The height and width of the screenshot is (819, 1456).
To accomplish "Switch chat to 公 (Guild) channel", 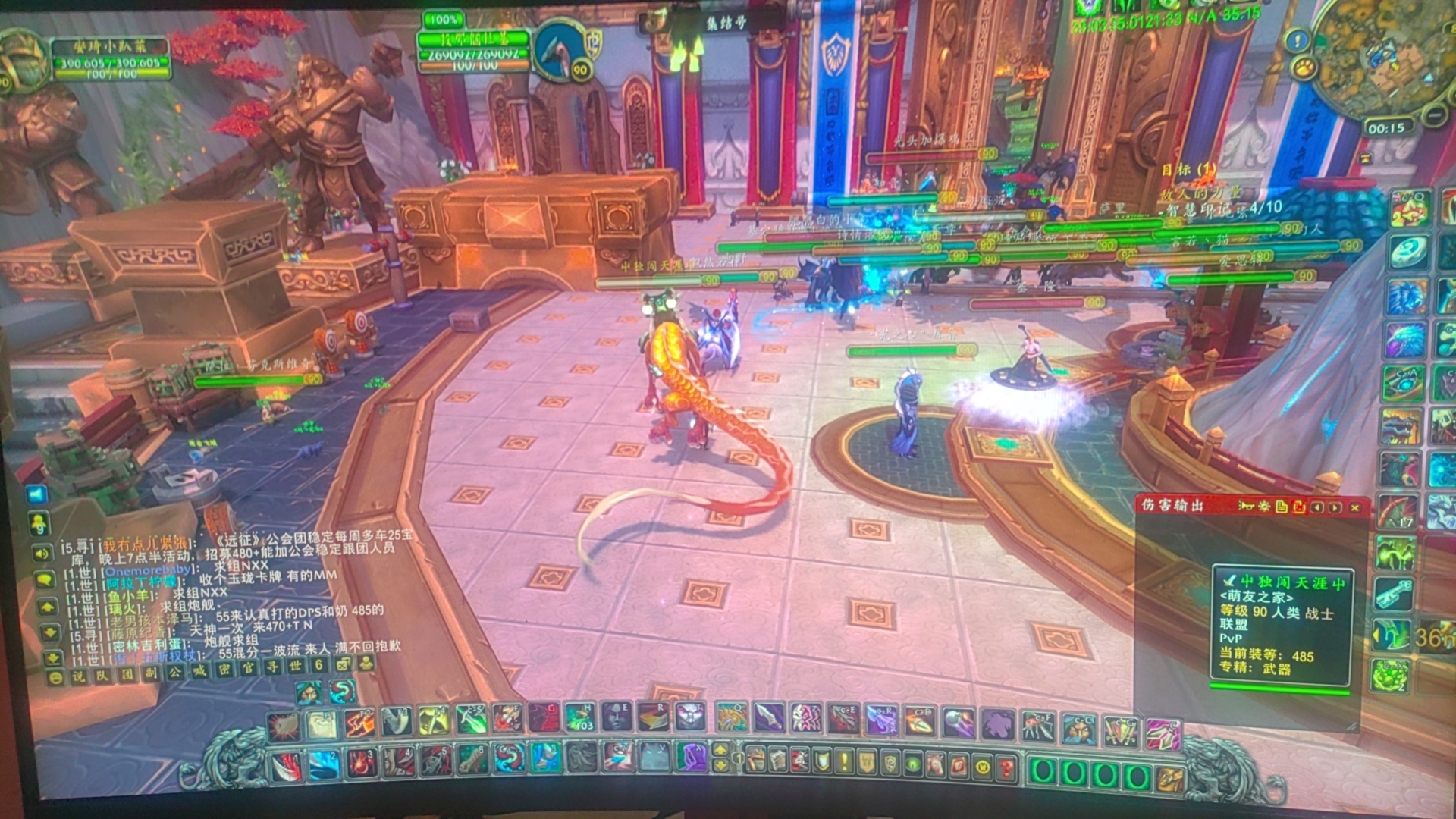I will tap(175, 673).
